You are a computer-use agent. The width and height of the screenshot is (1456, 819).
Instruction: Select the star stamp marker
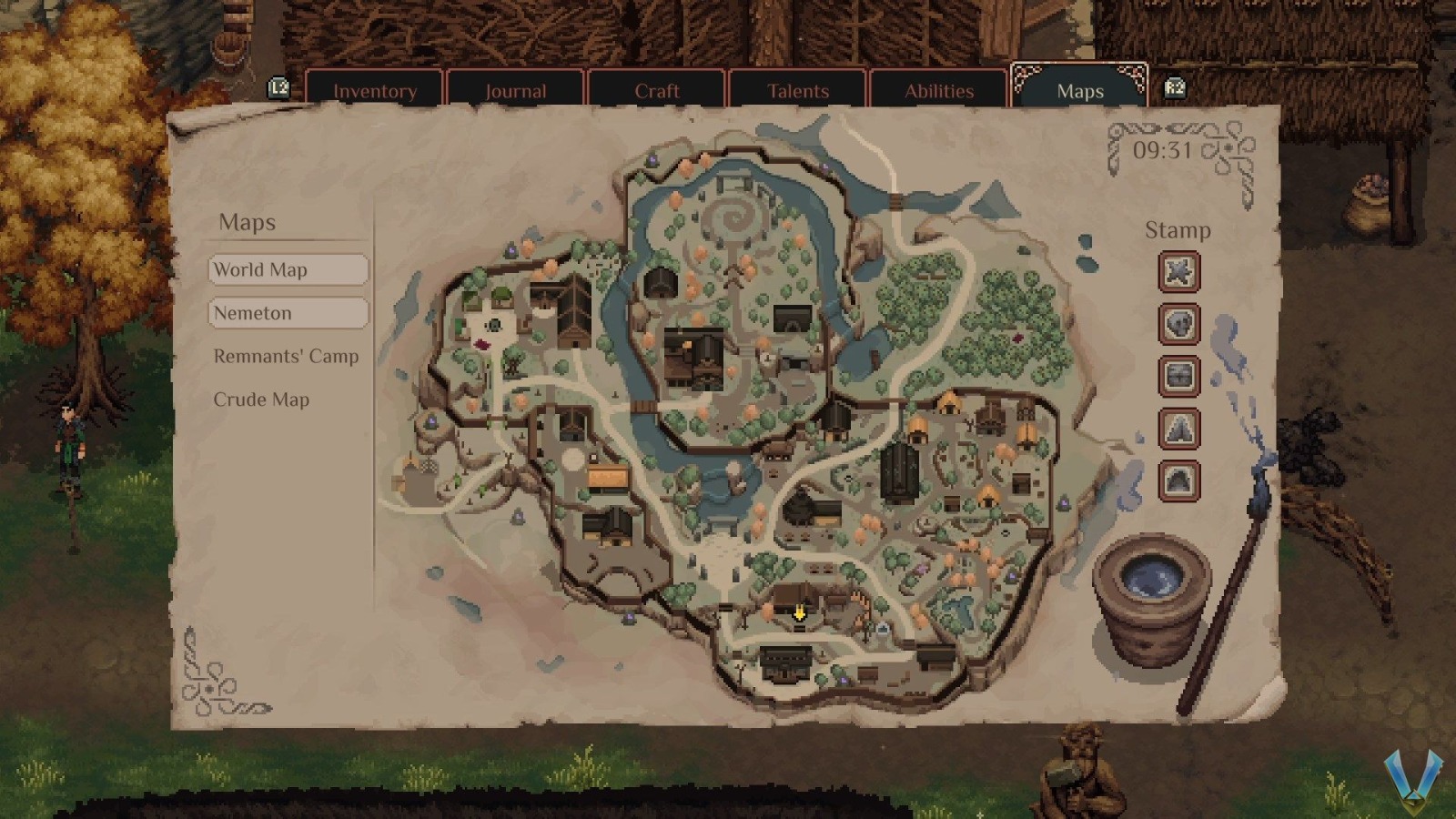1178,272
